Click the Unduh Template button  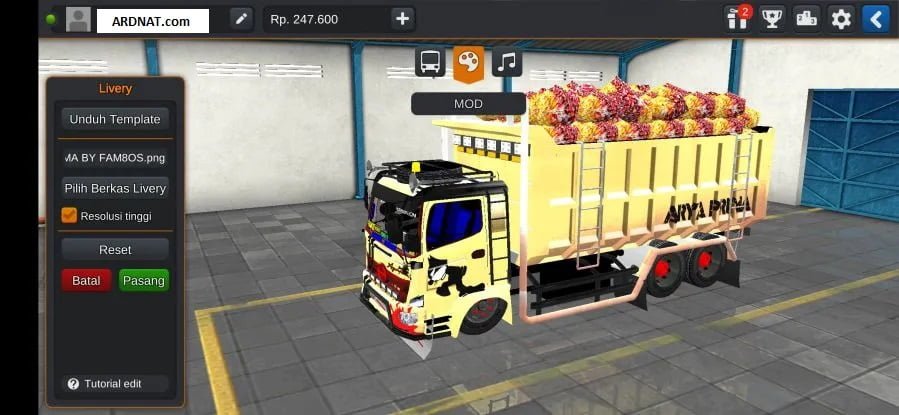114,119
